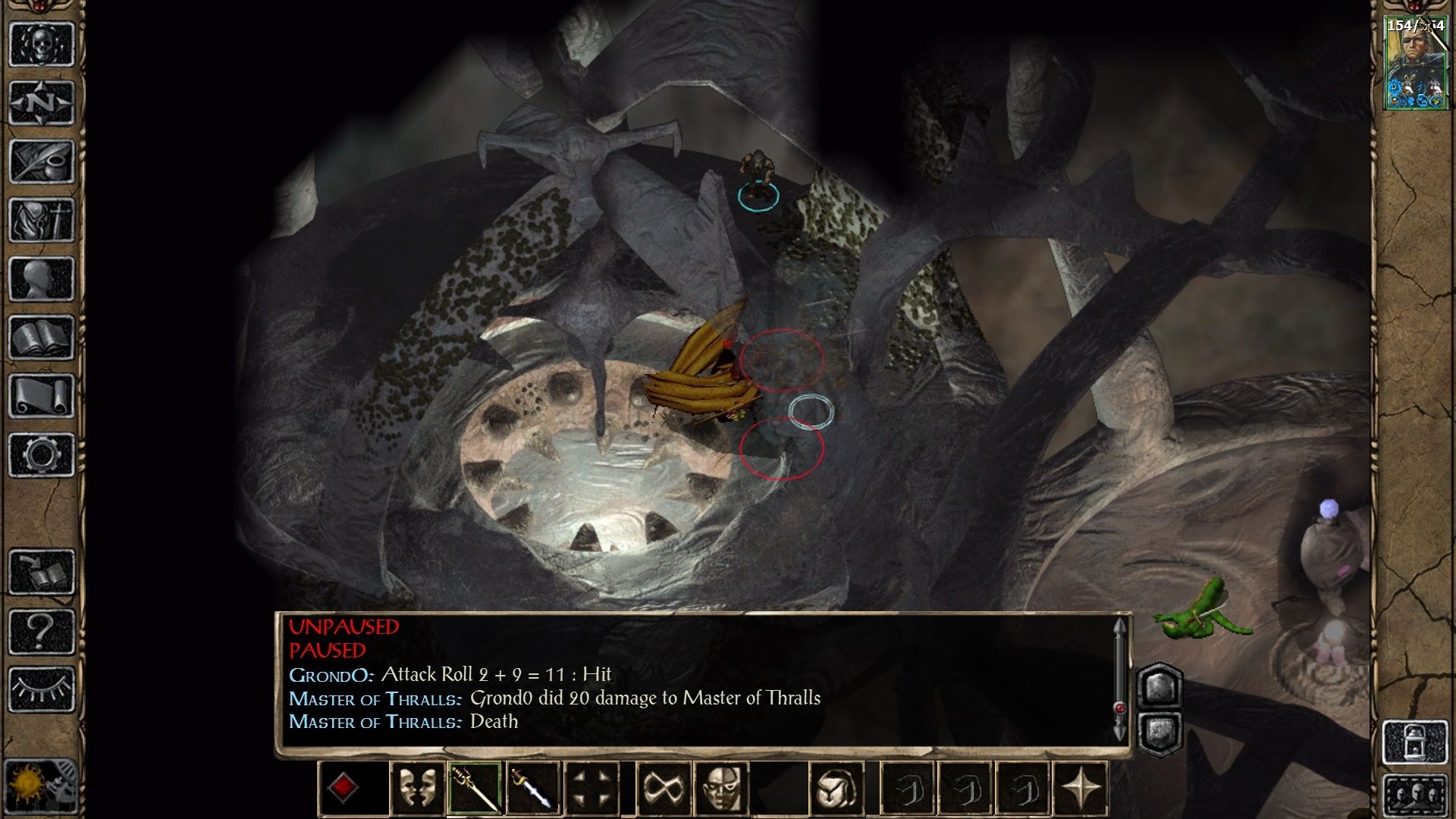Select the golden sword weapon slot
Screen dimensions: 1456x819
click(x=475, y=789)
